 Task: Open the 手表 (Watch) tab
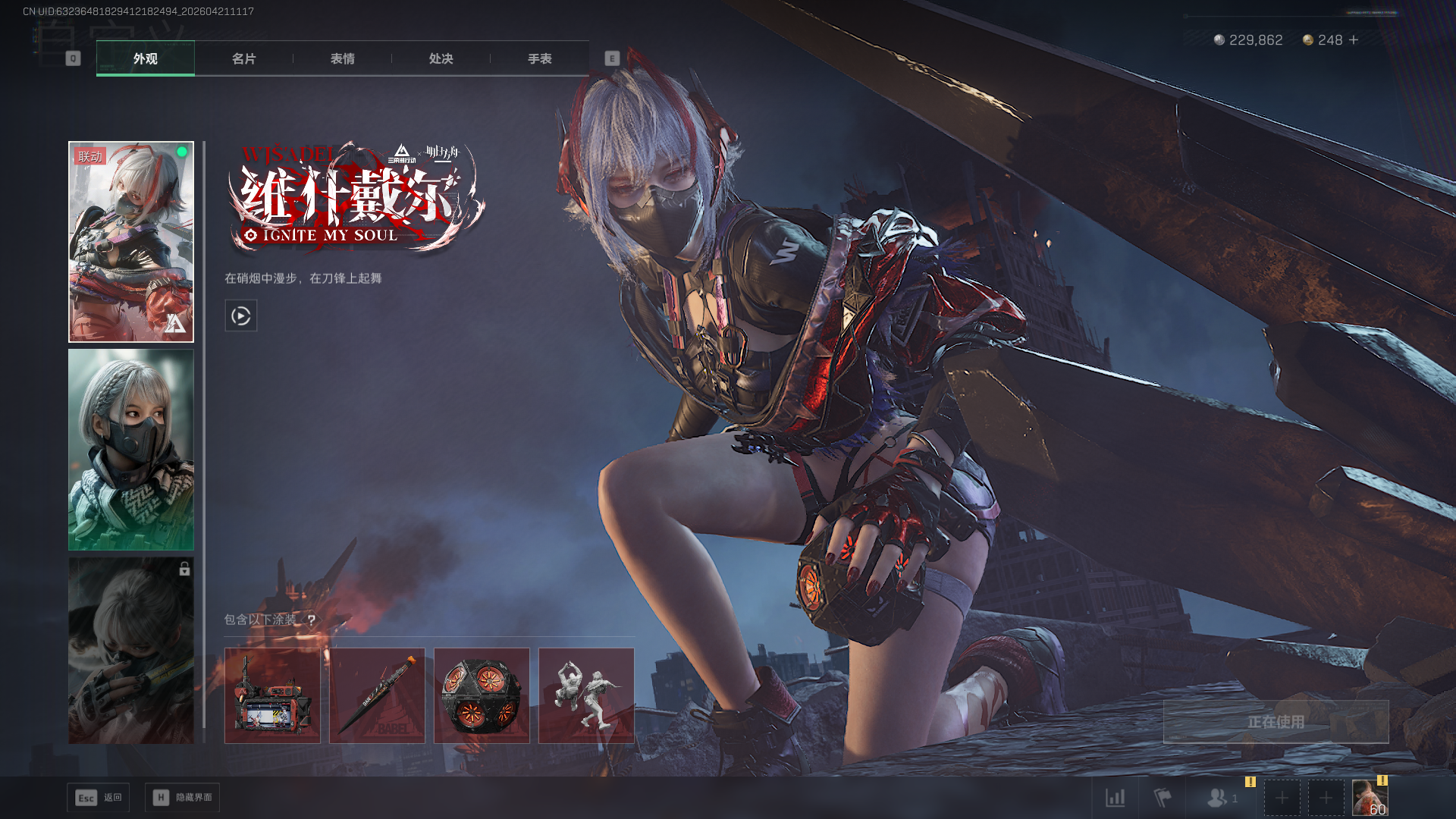pyautogui.click(x=539, y=58)
